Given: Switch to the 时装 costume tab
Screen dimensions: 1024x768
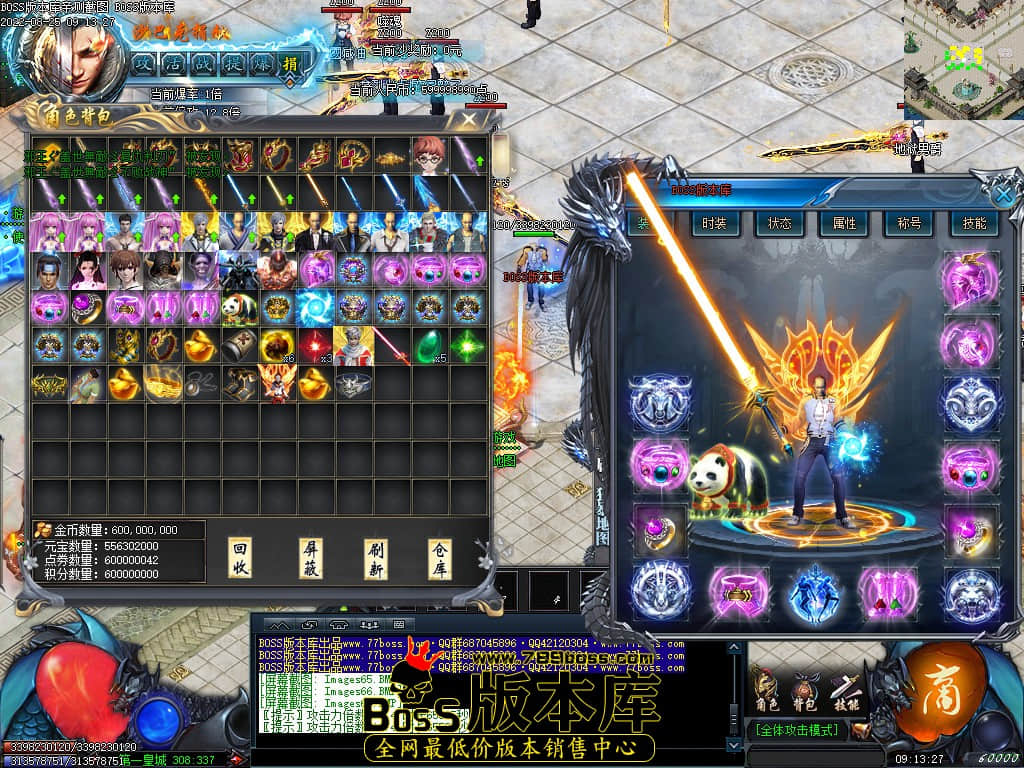Looking at the screenshot, I should tap(714, 224).
